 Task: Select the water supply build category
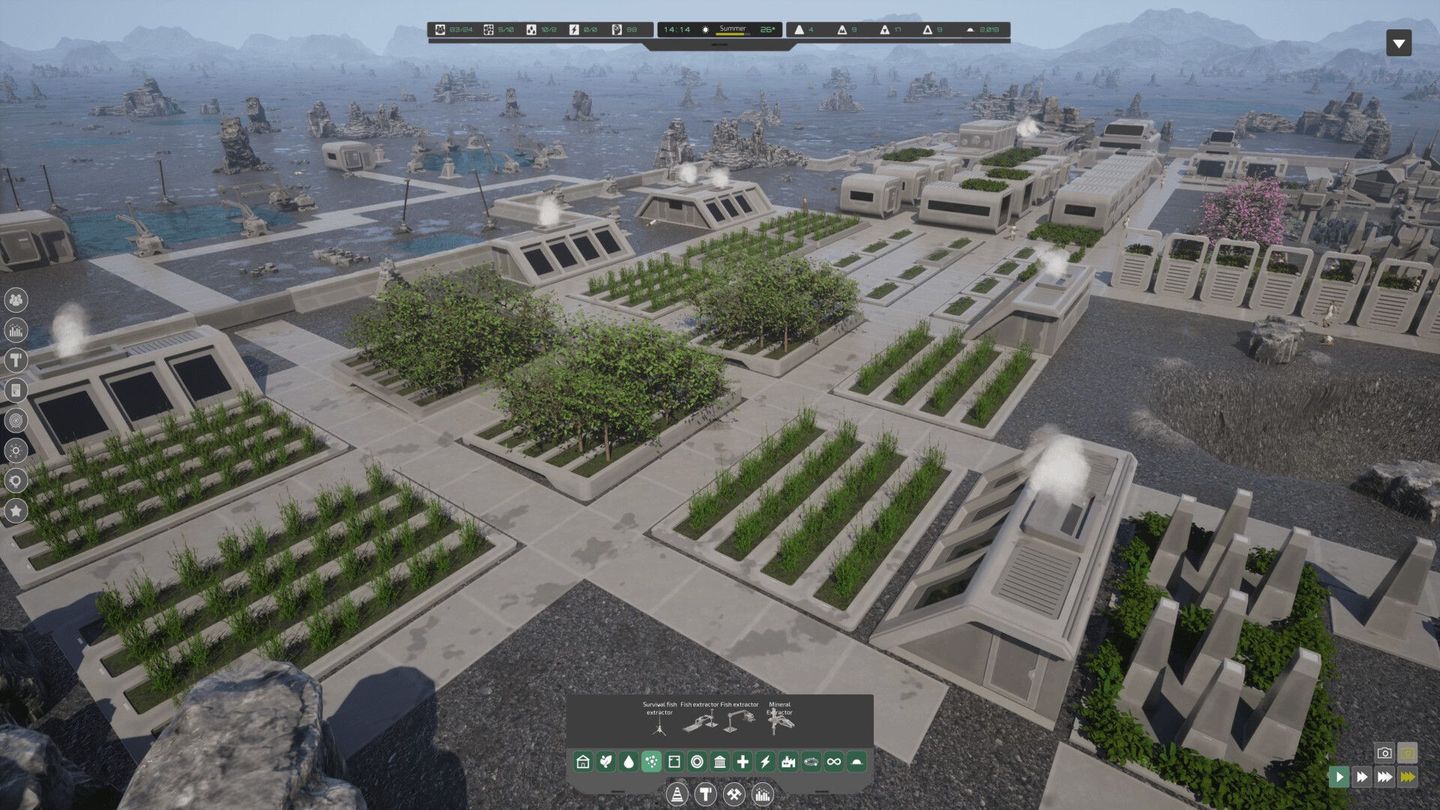coord(629,761)
